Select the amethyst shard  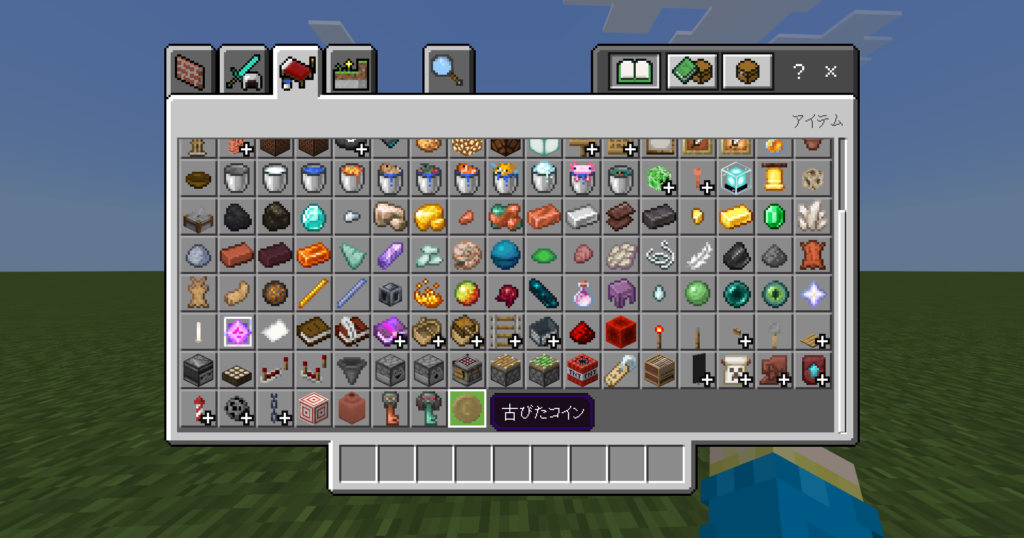click(x=390, y=256)
